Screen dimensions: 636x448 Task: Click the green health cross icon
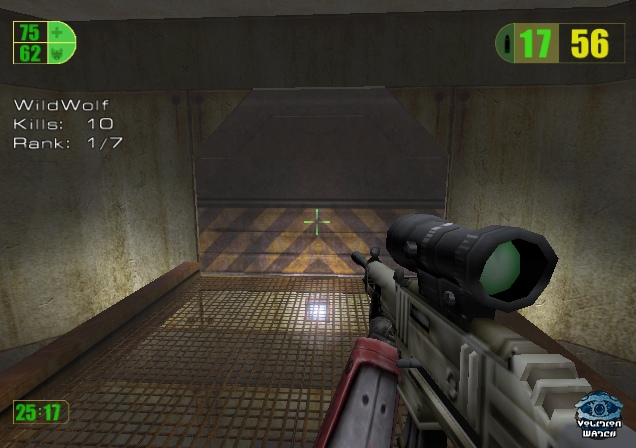[57, 32]
